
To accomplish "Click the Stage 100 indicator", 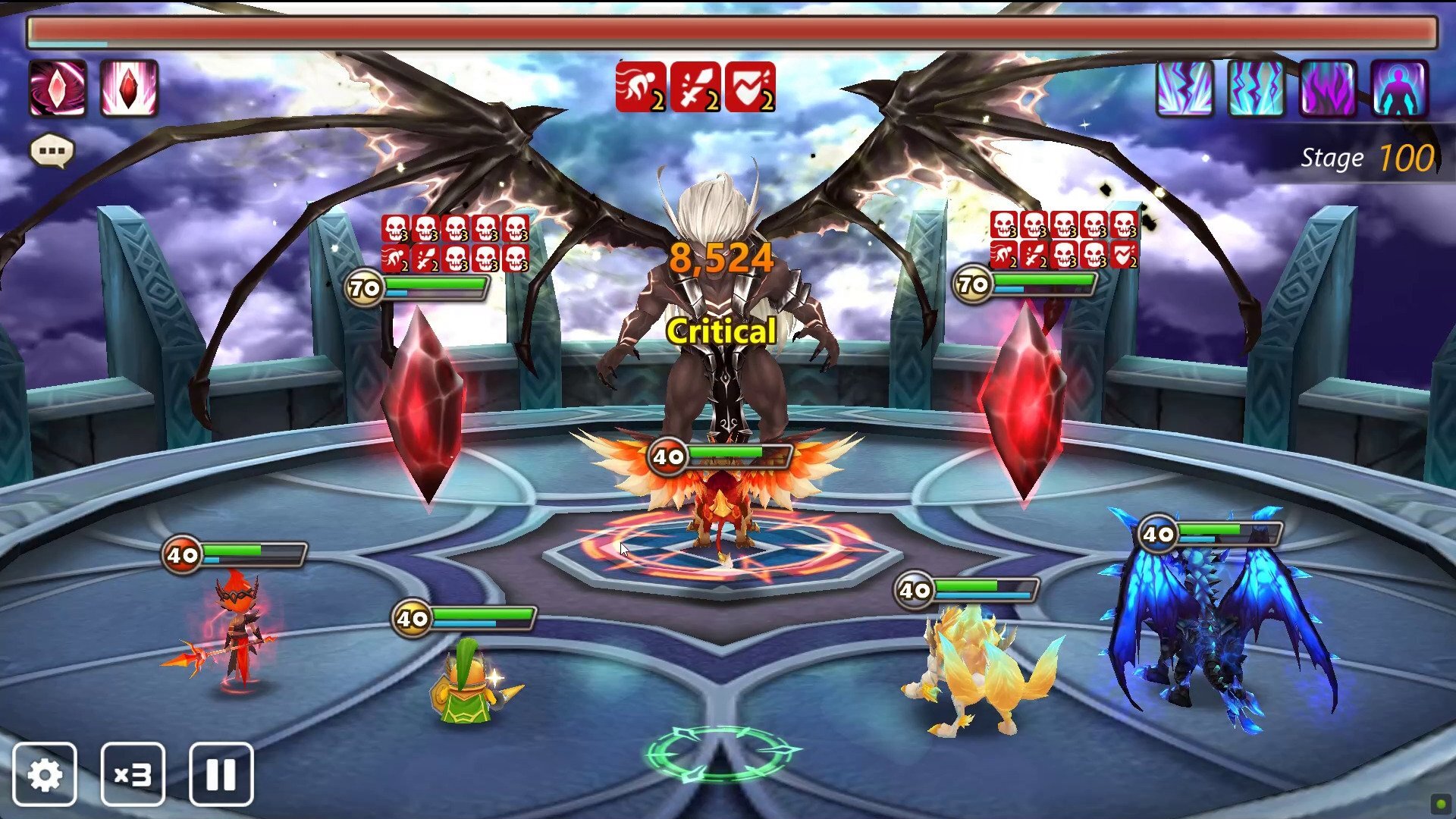I will click(x=1365, y=157).
